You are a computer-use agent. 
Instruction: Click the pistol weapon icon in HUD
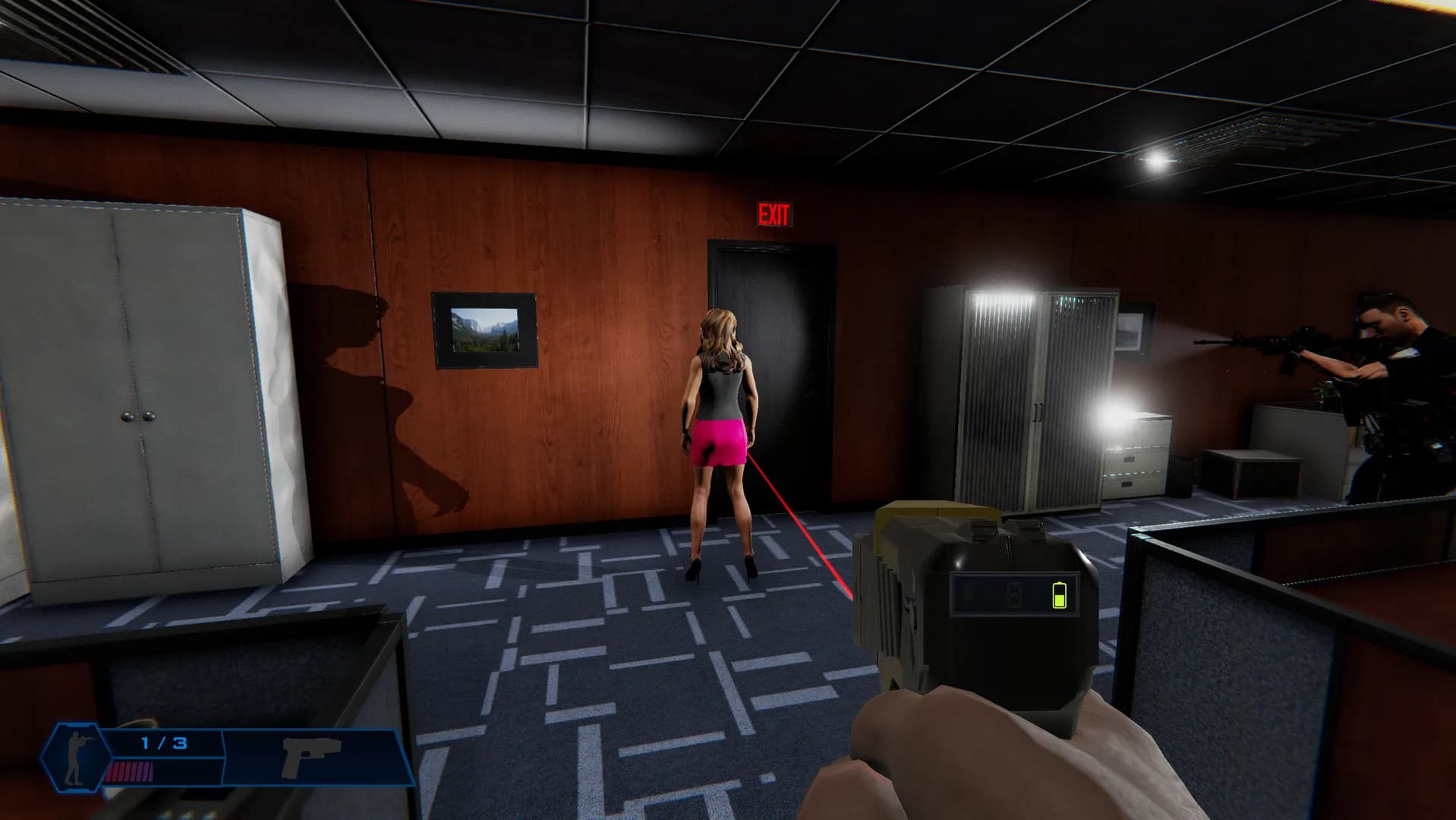pyautogui.click(x=307, y=756)
